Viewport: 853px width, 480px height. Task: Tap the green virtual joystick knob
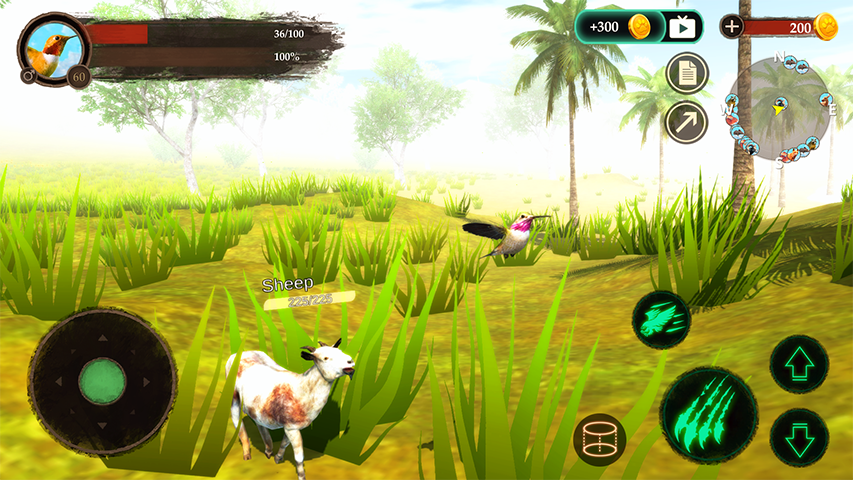(x=102, y=381)
